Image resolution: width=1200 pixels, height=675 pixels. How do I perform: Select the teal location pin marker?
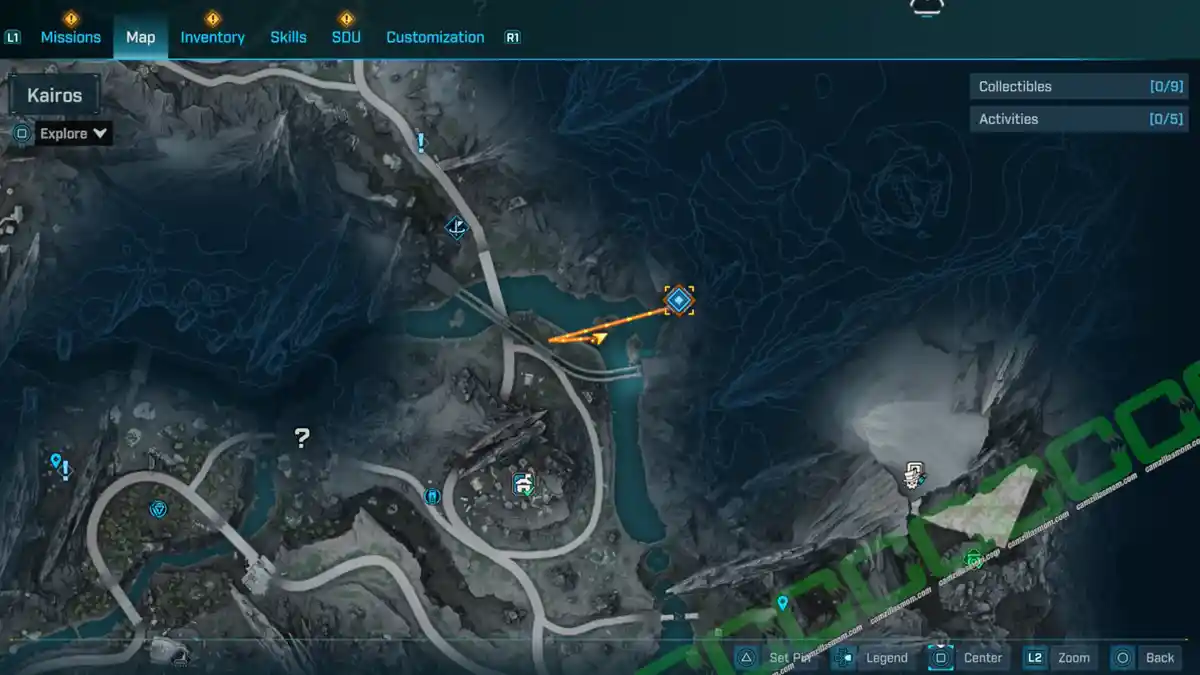(x=782, y=603)
